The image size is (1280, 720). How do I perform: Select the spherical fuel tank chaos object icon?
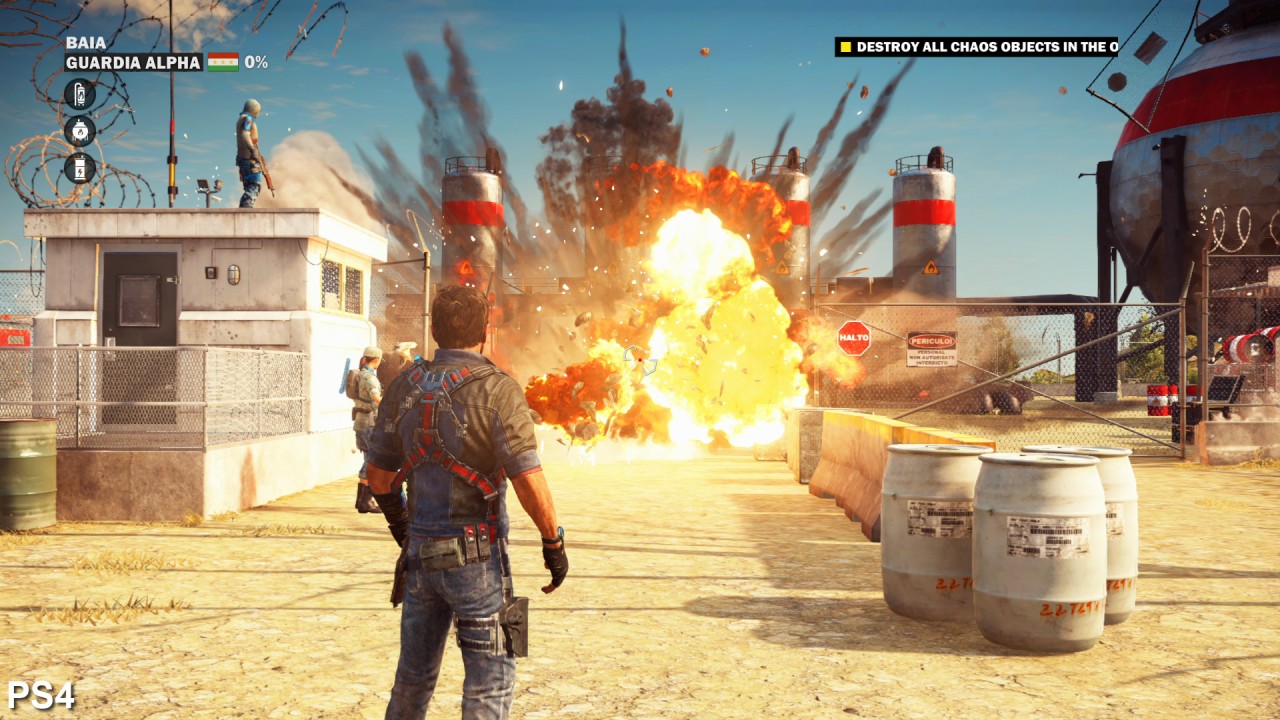click(80, 131)
